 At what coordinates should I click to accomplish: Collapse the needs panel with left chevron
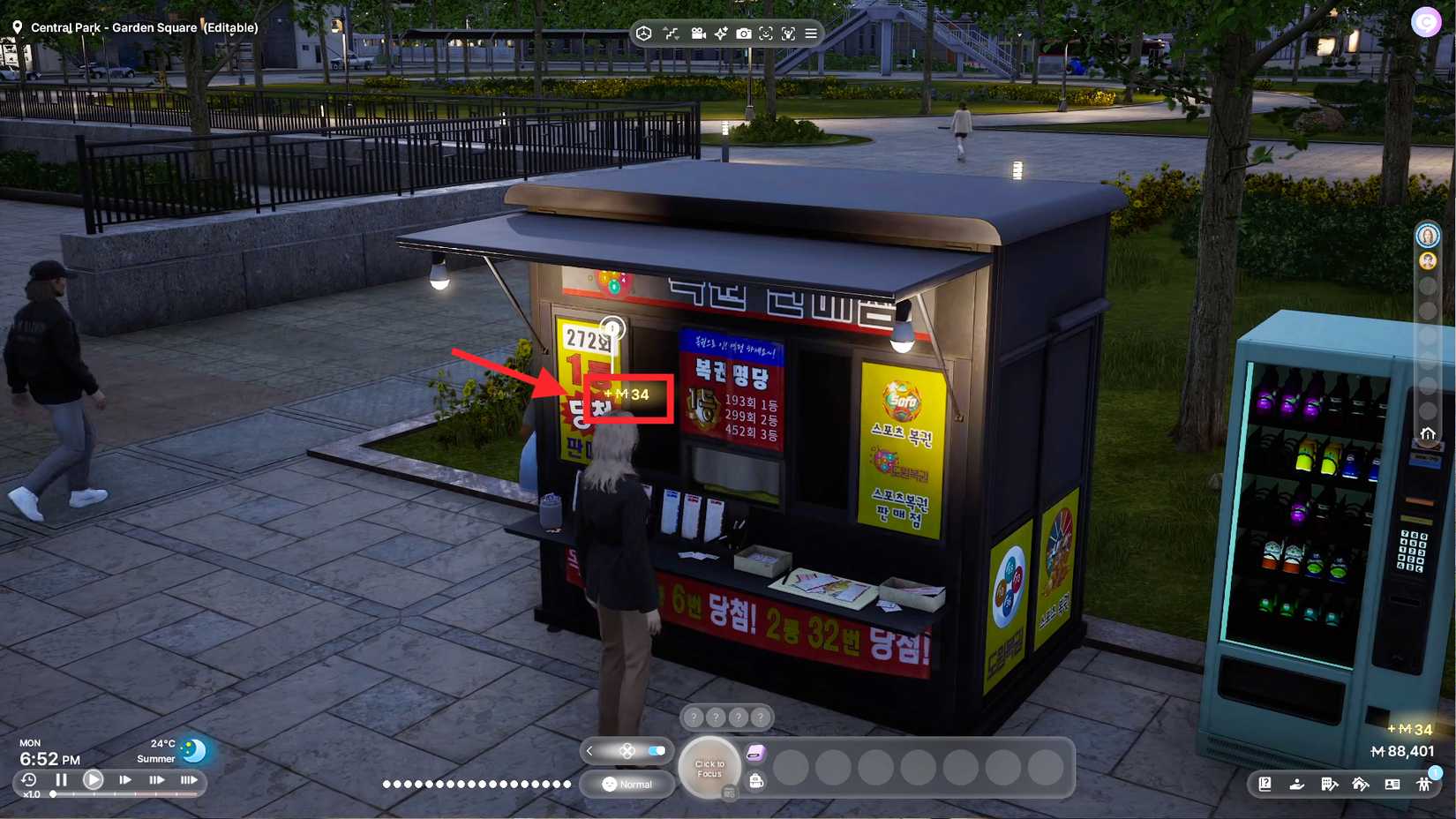(589, 751)
